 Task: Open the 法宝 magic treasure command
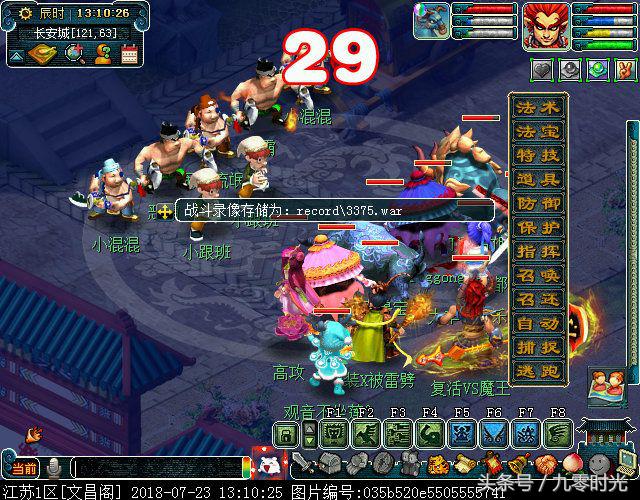pos(538,132)
